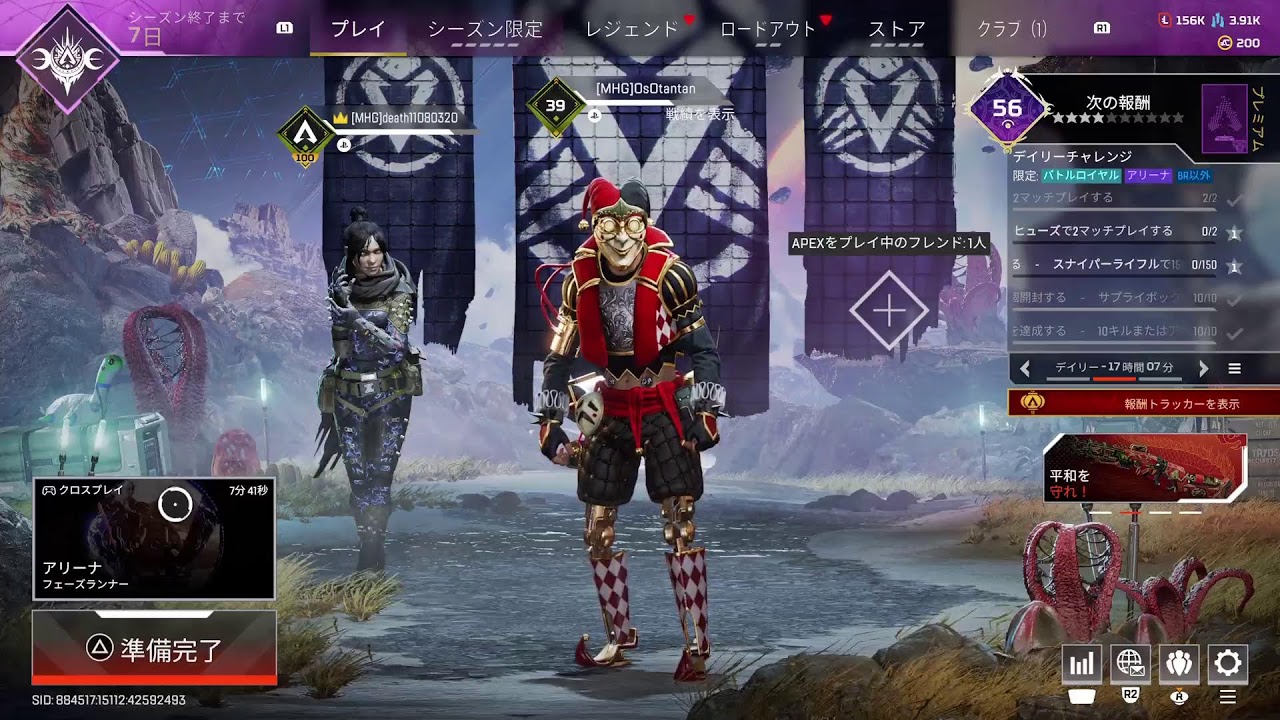Open the シーズン限定 tab

pos(485,29)
